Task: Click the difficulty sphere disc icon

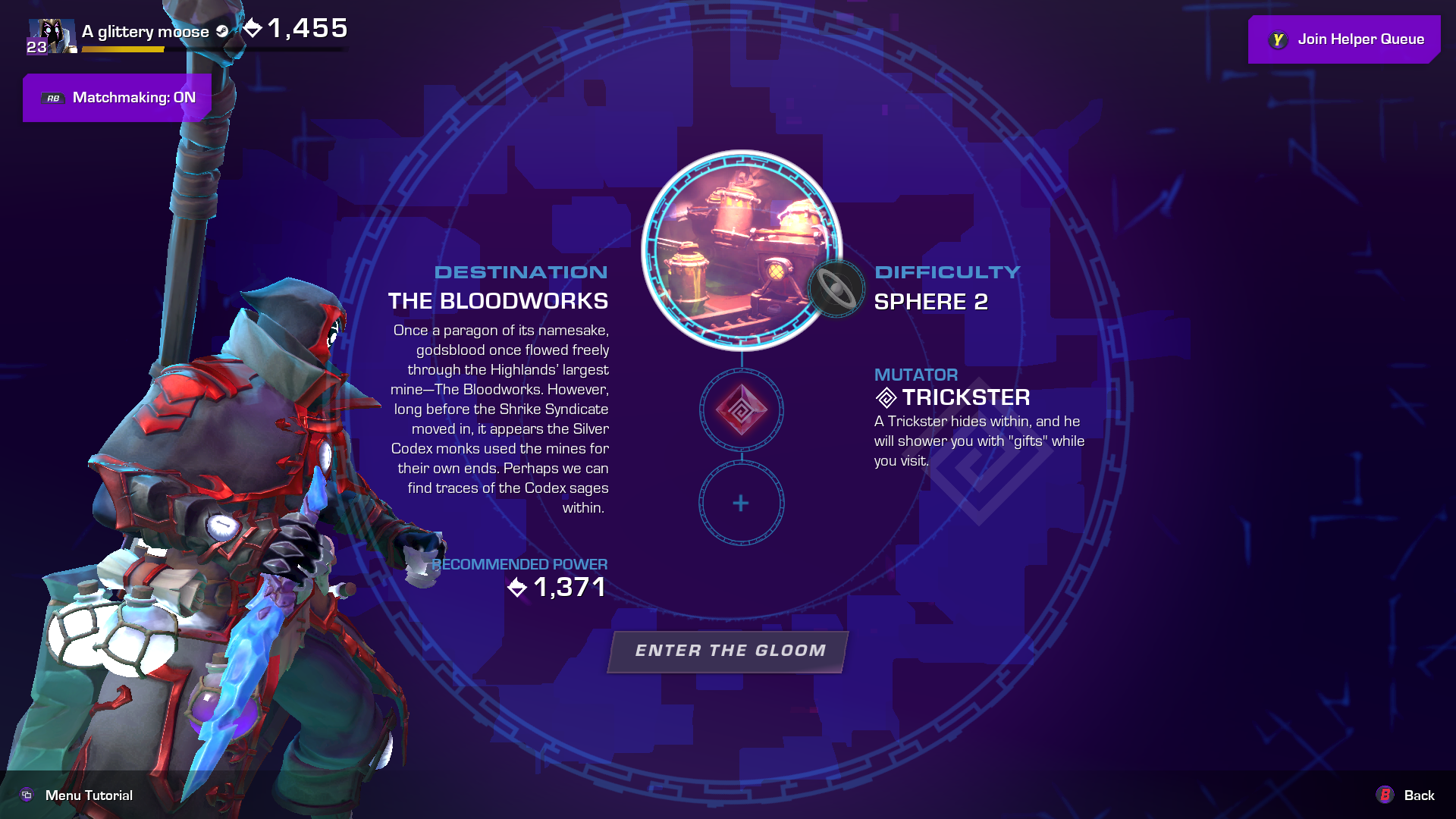Action: point(835,289)
